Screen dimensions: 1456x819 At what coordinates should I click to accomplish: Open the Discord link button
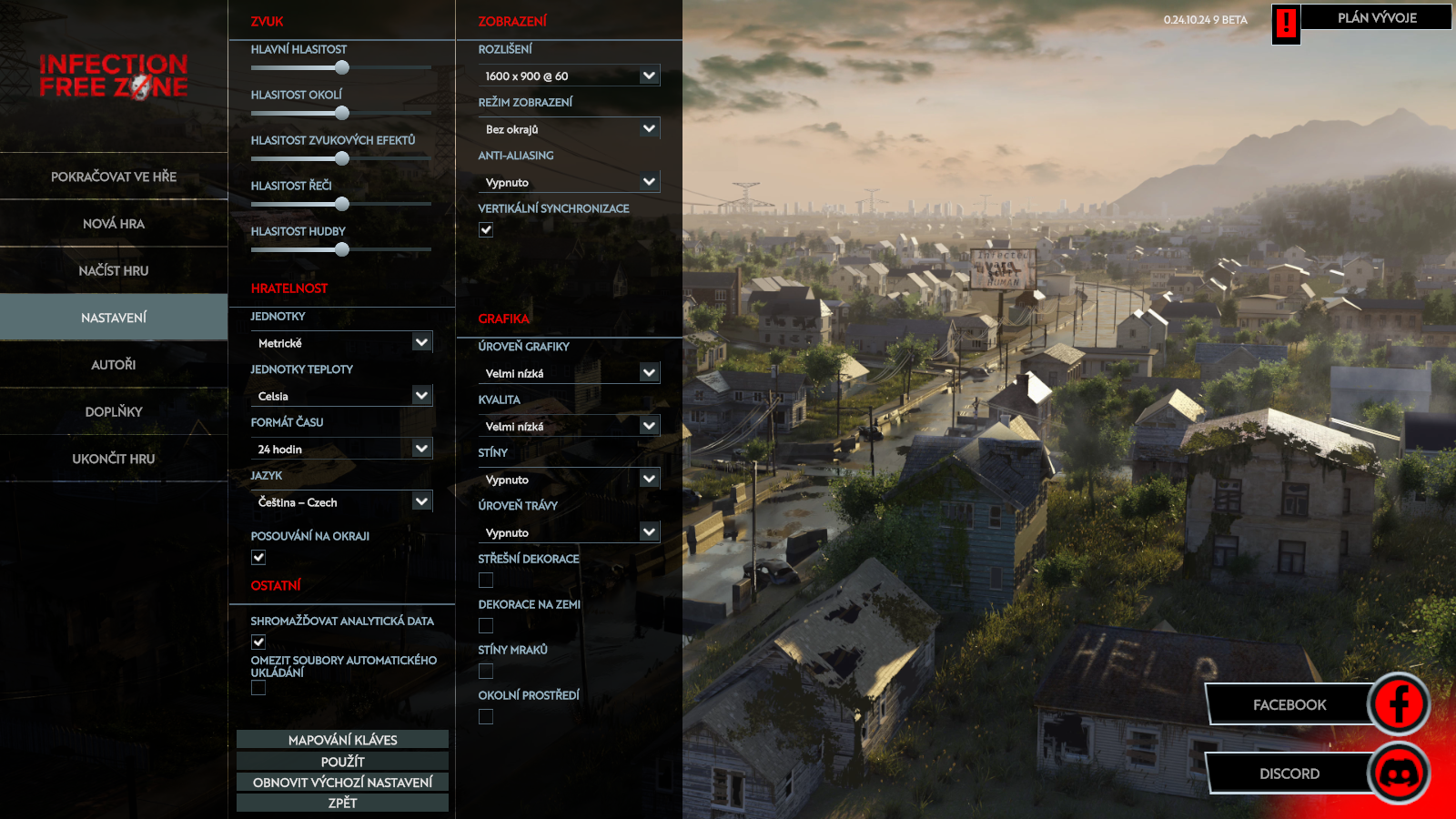pyautogui.click(x=1289, y=773)
